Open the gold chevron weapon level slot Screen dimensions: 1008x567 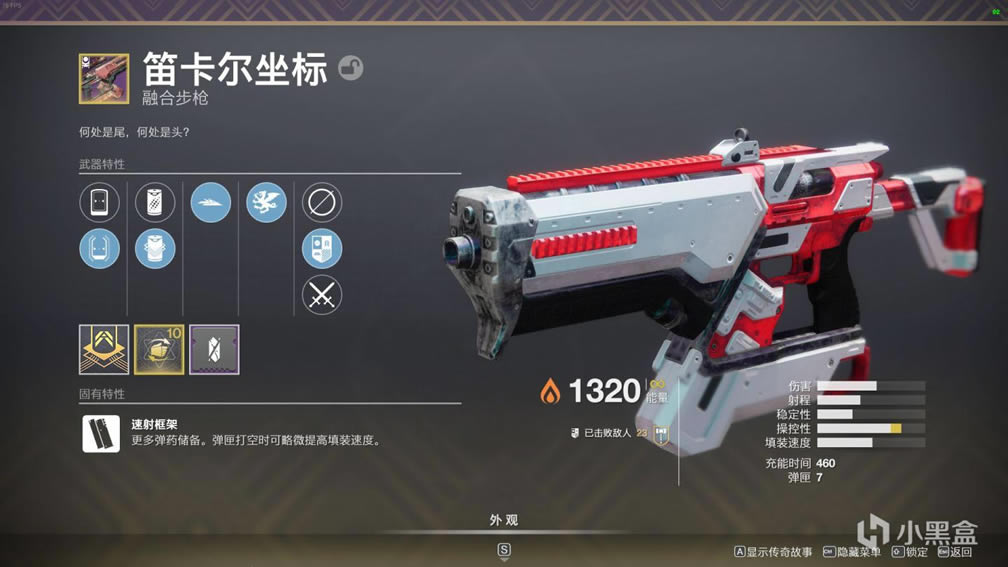pyautogui.click(x=104, y=349)
